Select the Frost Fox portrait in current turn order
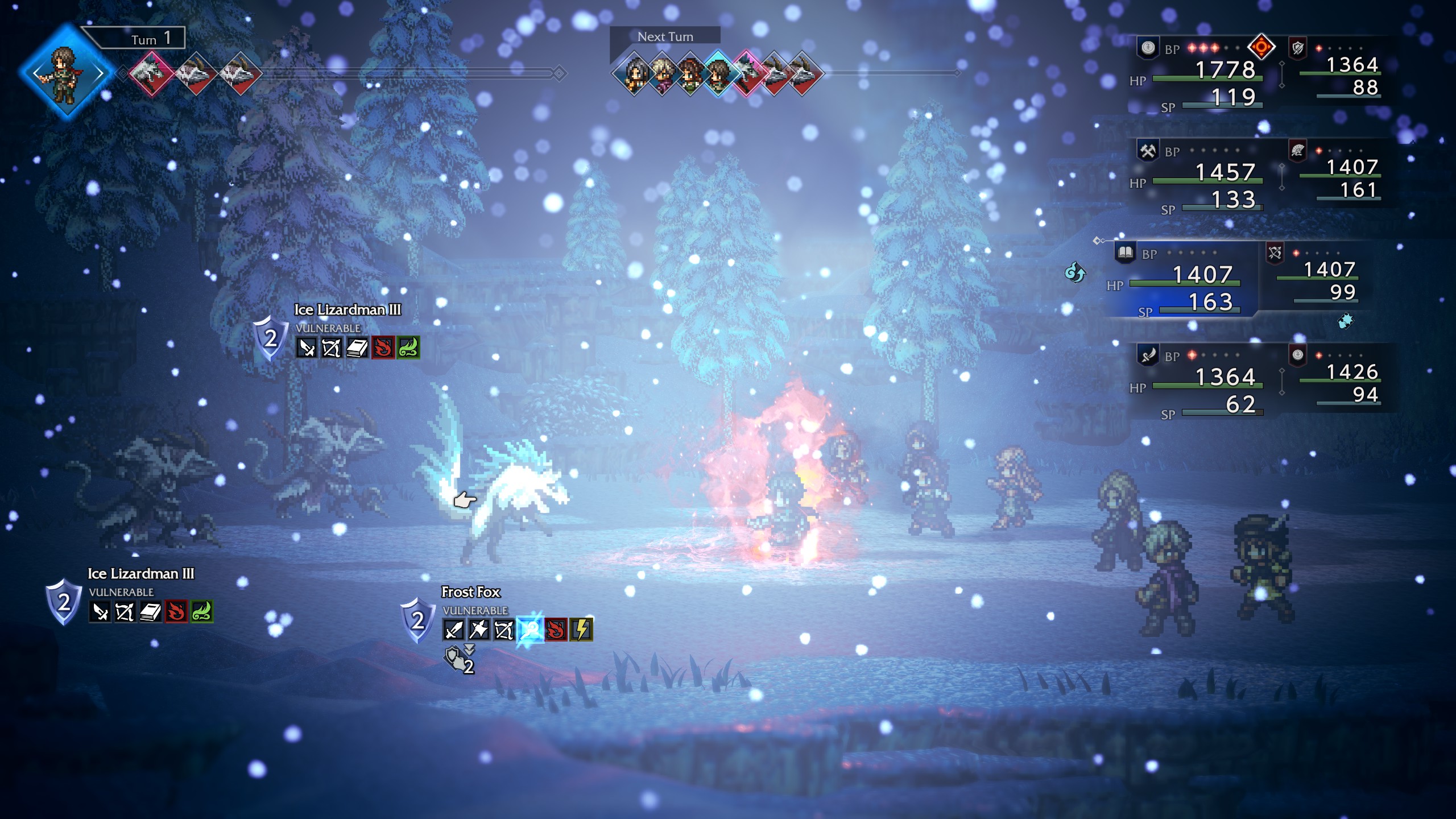 pos(151,73)
